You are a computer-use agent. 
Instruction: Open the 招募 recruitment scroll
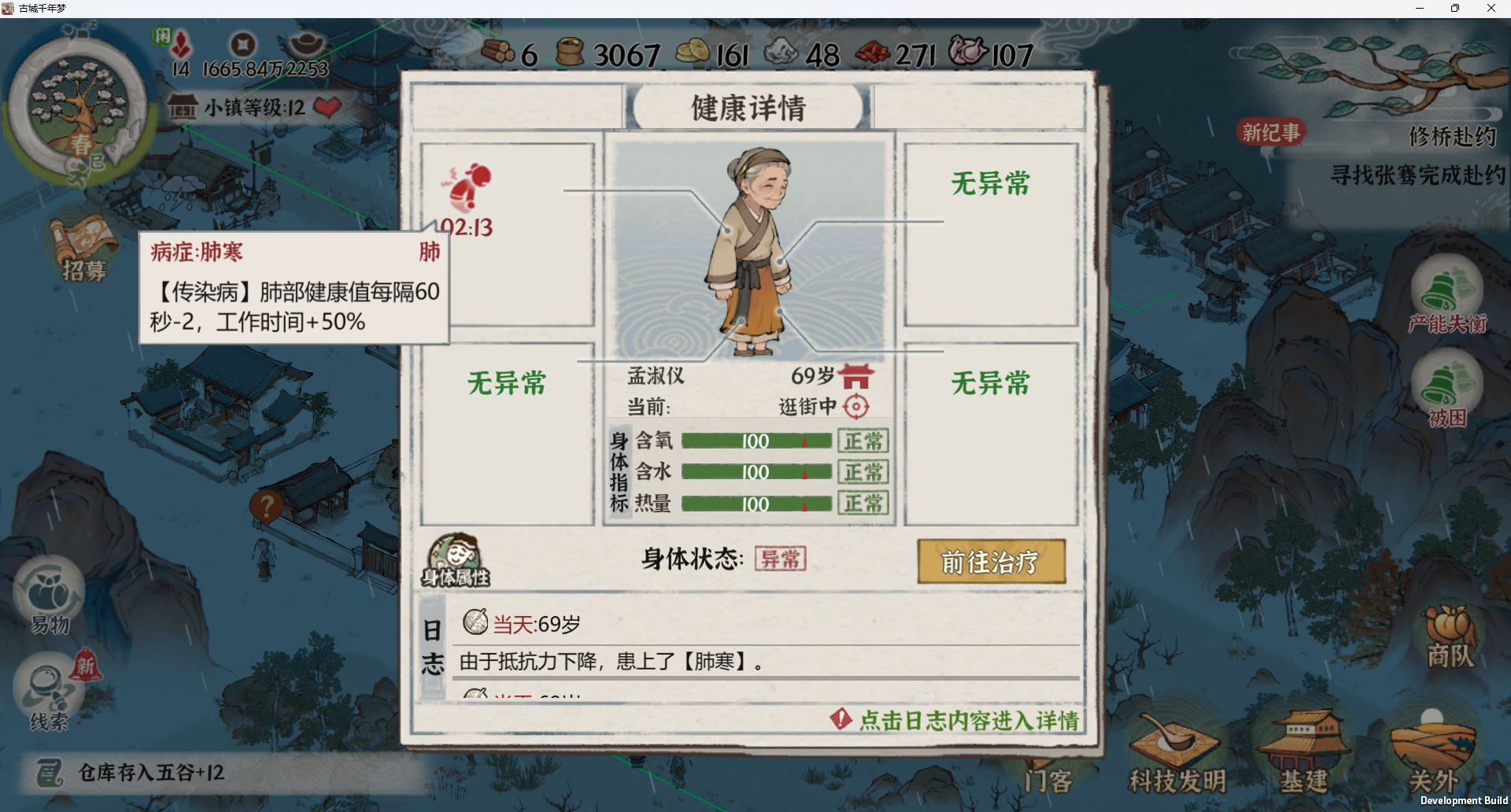click(x=84, y=248)
